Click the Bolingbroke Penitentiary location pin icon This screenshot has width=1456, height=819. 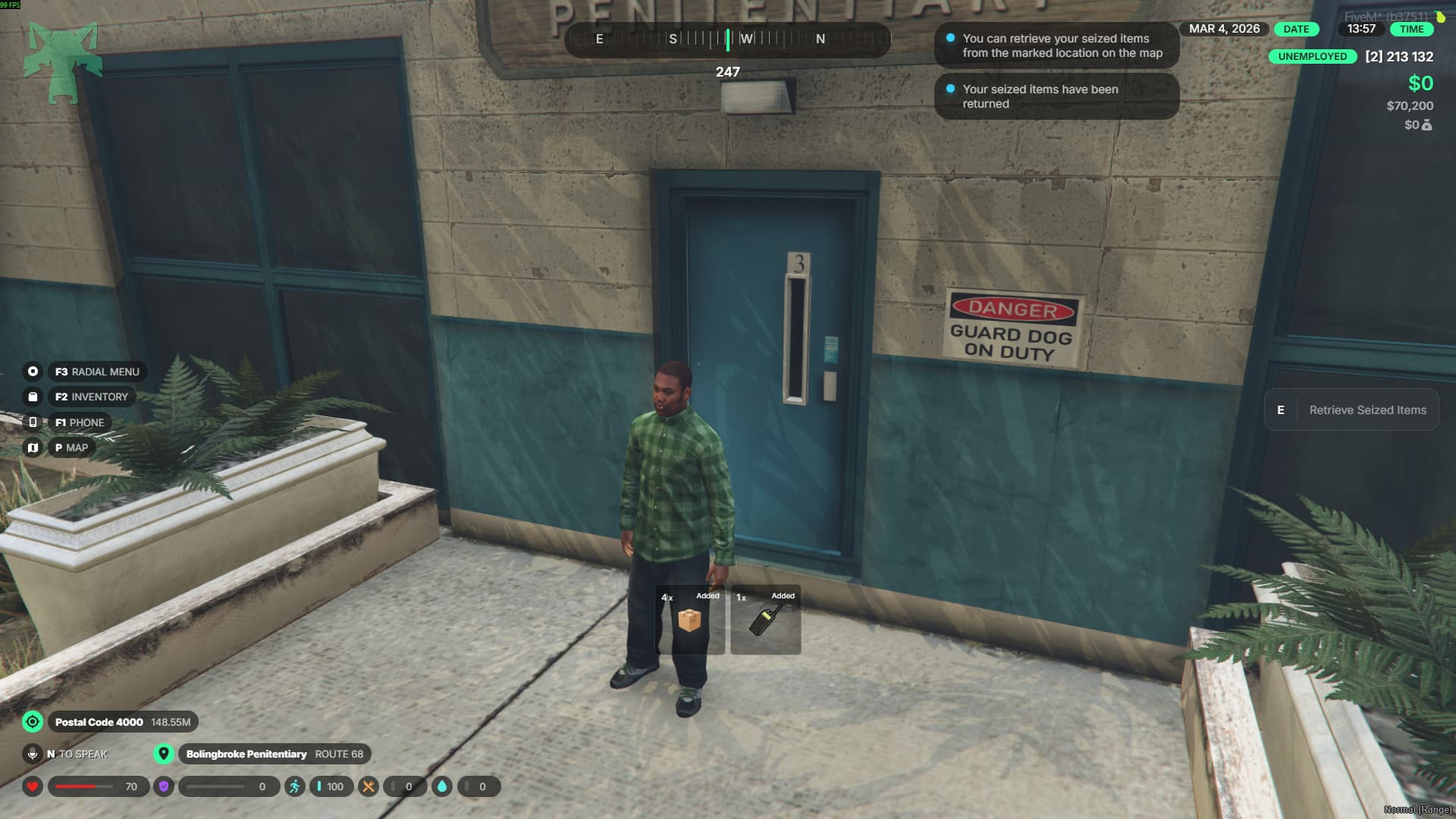163,754
